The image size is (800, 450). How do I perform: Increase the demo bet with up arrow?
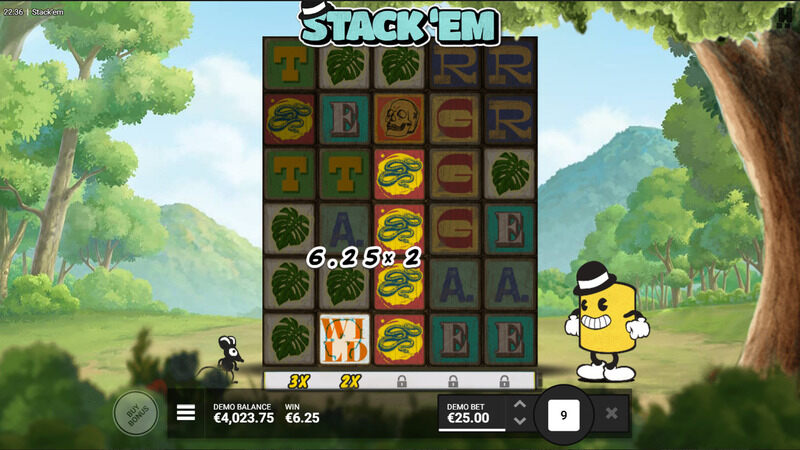[x=519, y=405]
